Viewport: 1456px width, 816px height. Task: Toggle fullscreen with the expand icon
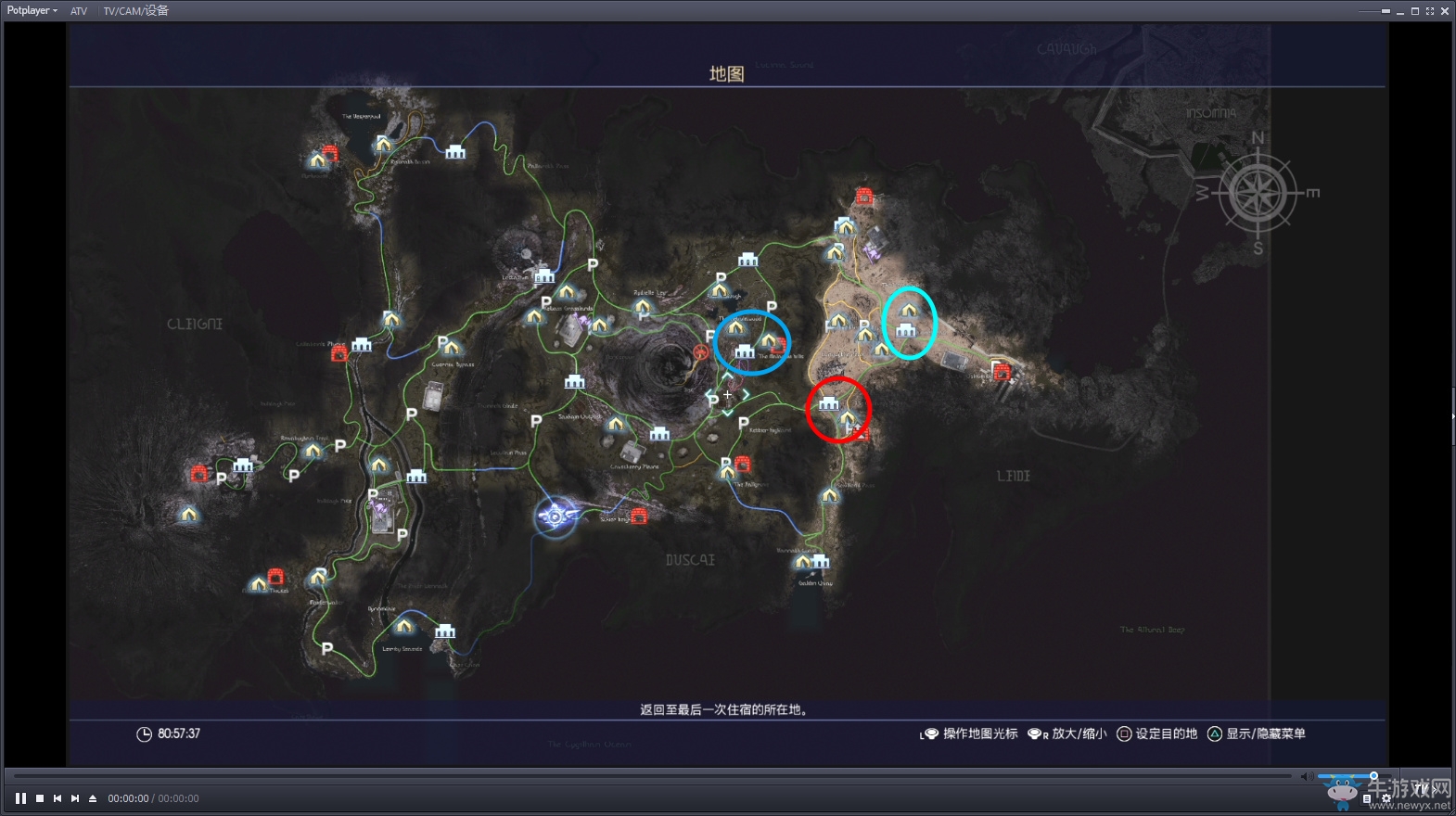1430,11
